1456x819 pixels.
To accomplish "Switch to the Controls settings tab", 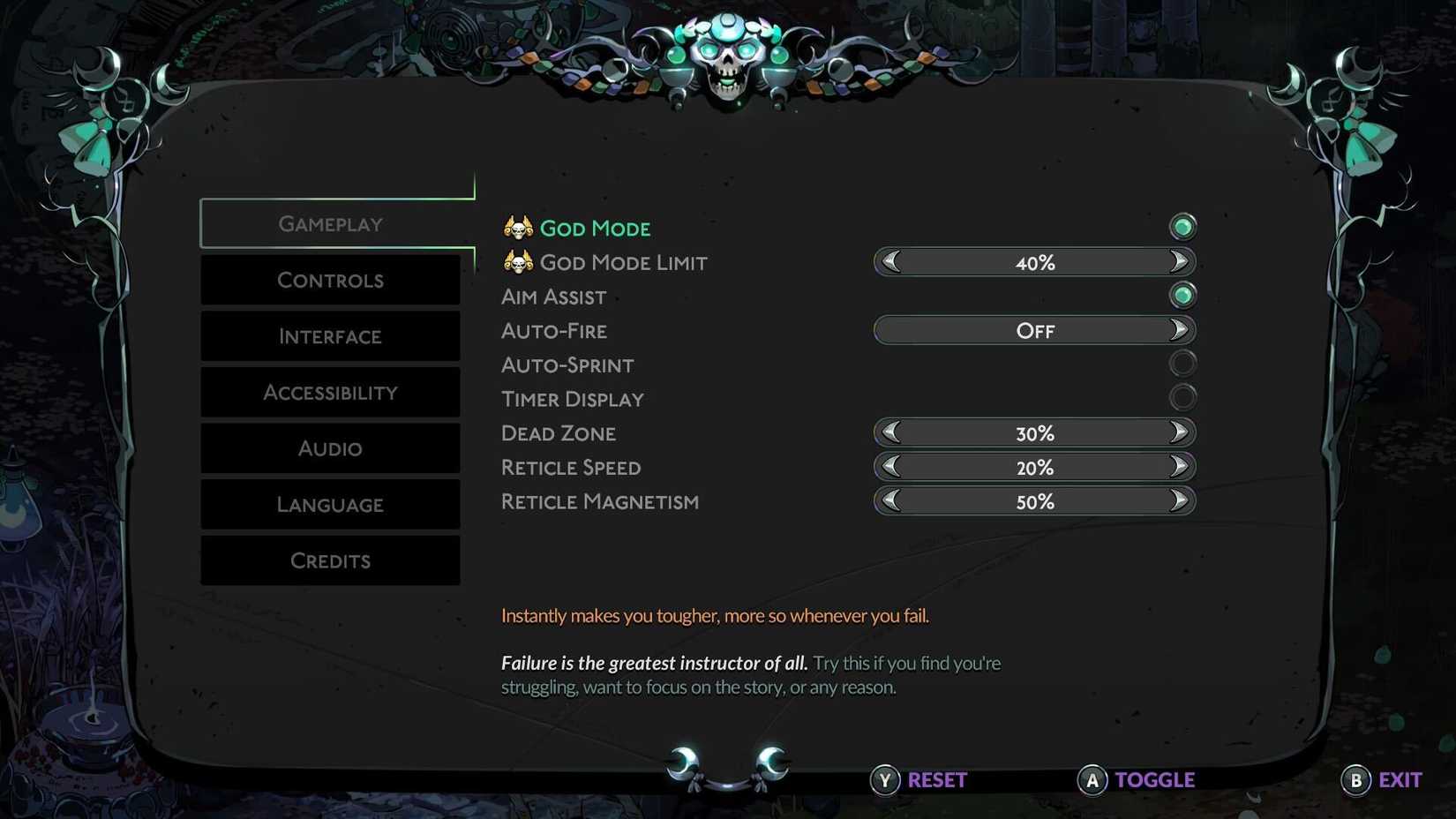I will (x=330, y=281).
